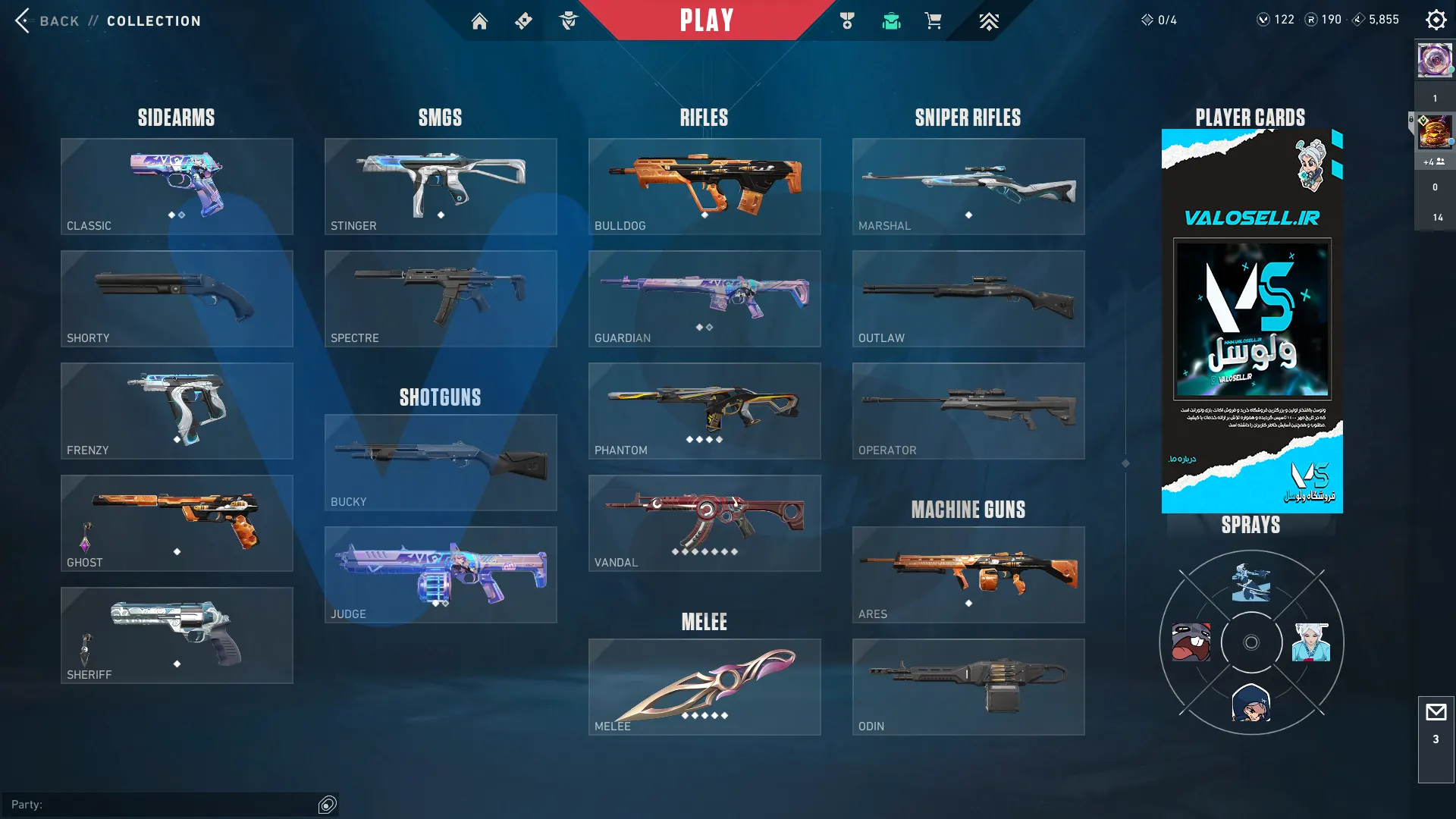
Task: Pick the Stinger SMG slot
Action: point(441,187)
